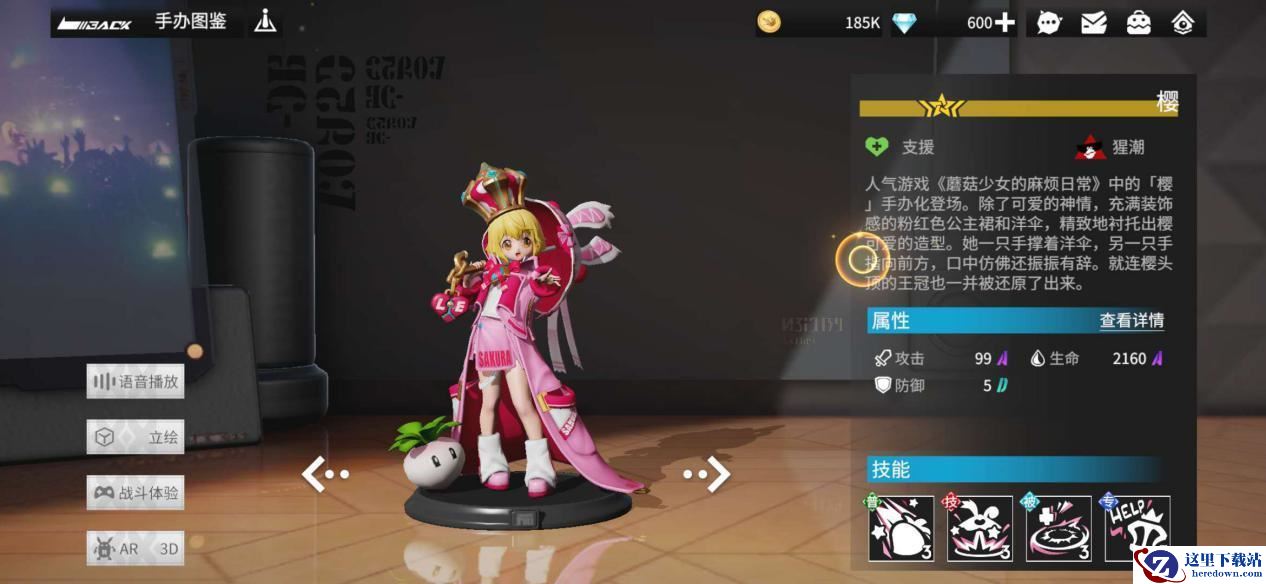Select the normal attack peach skill icon

[x=901, y=528]
